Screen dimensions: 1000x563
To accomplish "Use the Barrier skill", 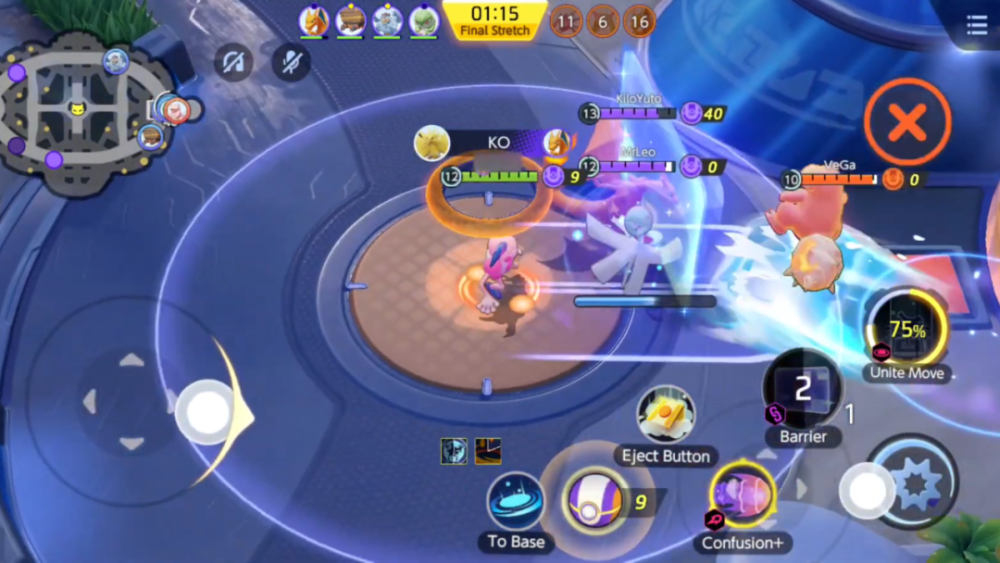I will (x=802, y=390).
